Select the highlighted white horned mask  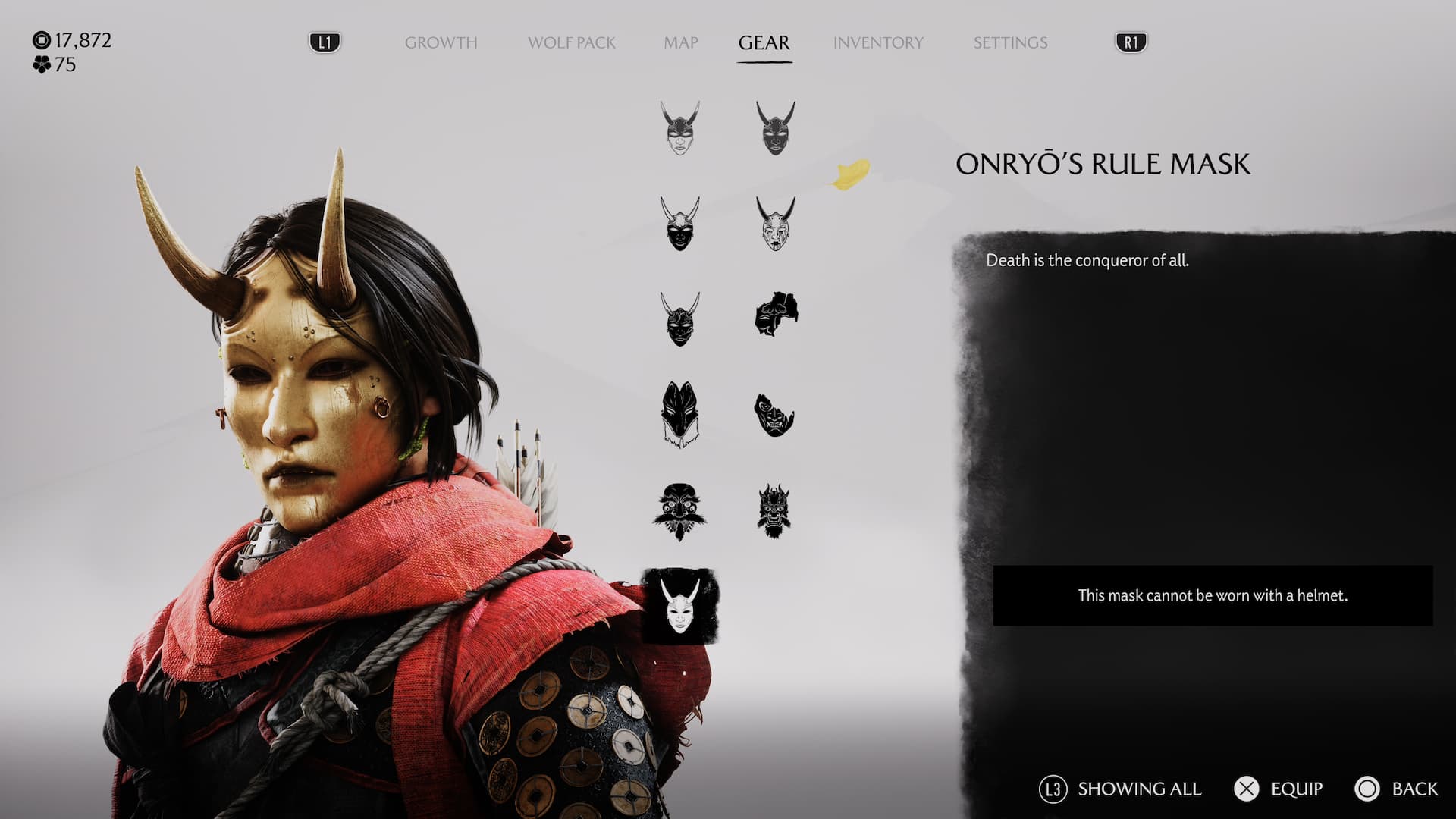pyautogui.click(x=679, y=607)
